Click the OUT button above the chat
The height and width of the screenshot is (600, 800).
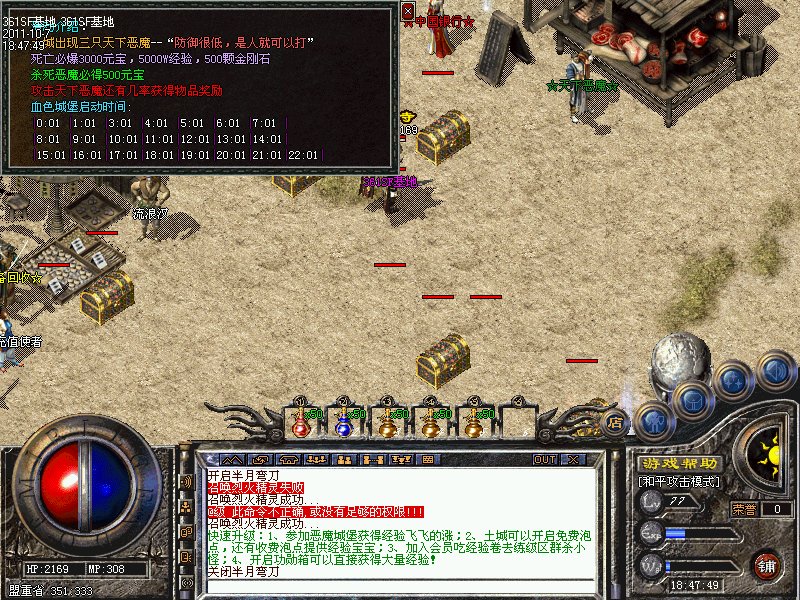pos(544,459)
